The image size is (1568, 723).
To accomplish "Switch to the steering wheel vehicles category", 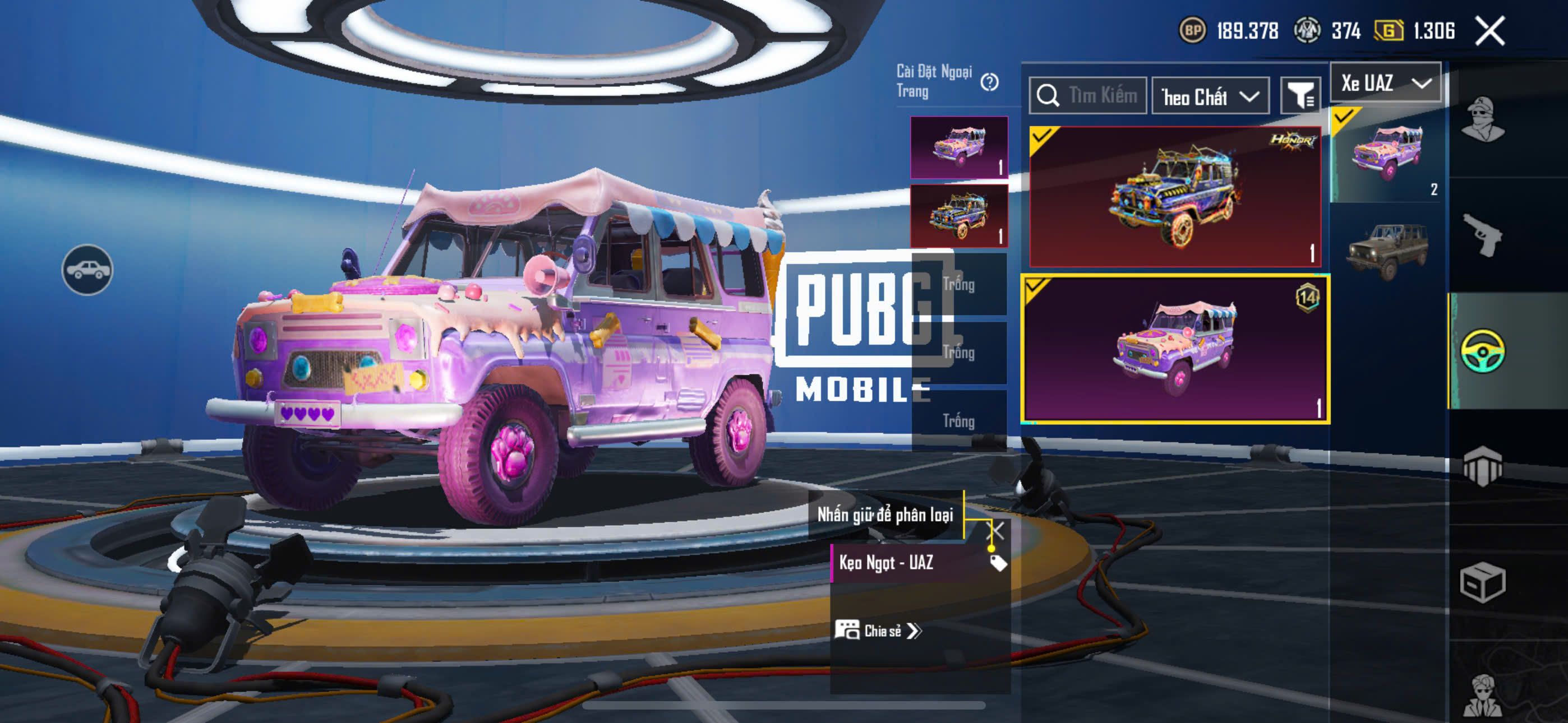I will (1483, 350).
